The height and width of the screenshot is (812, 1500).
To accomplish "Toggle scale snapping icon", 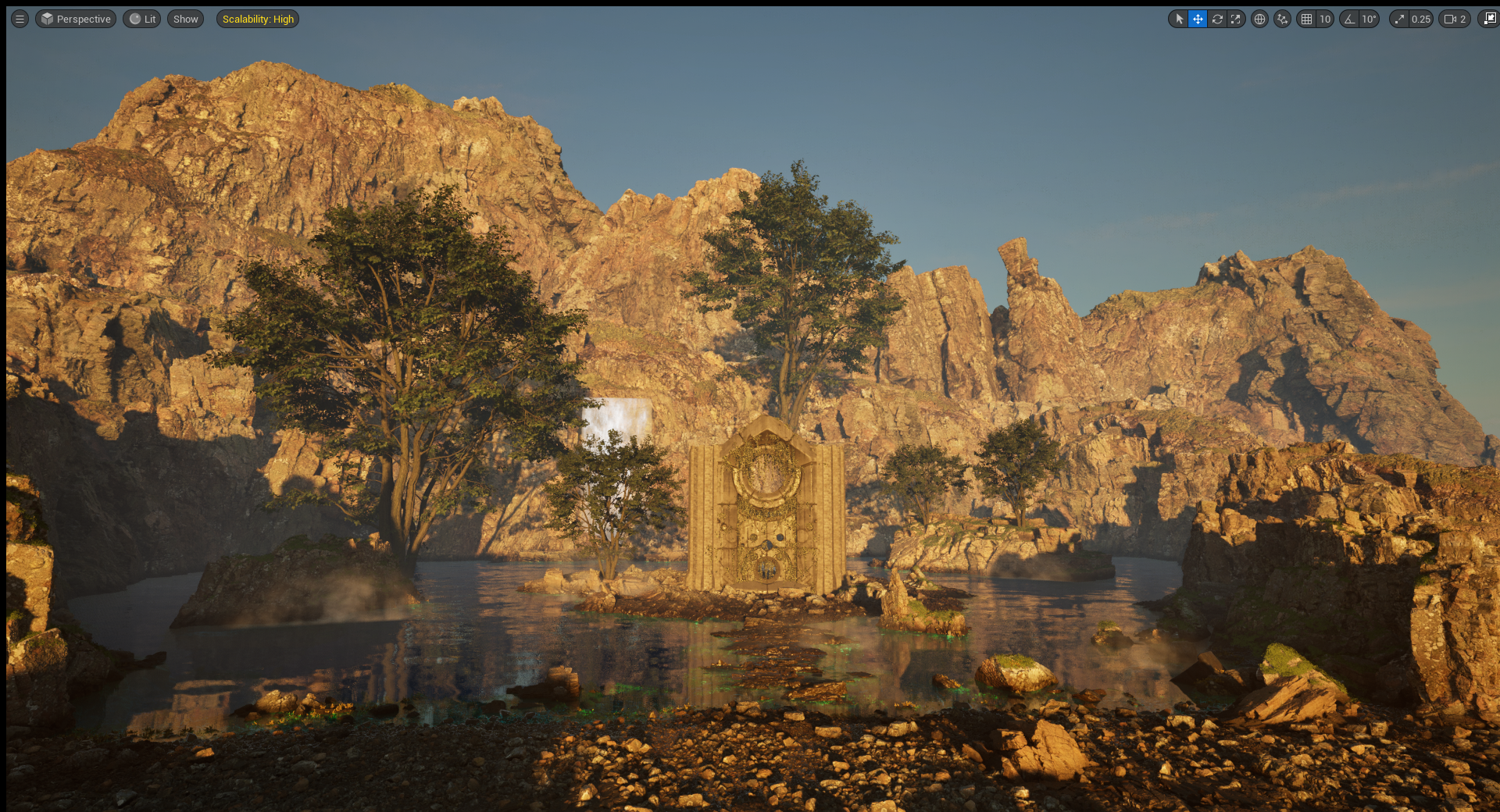I will [x=1399, y=19].
